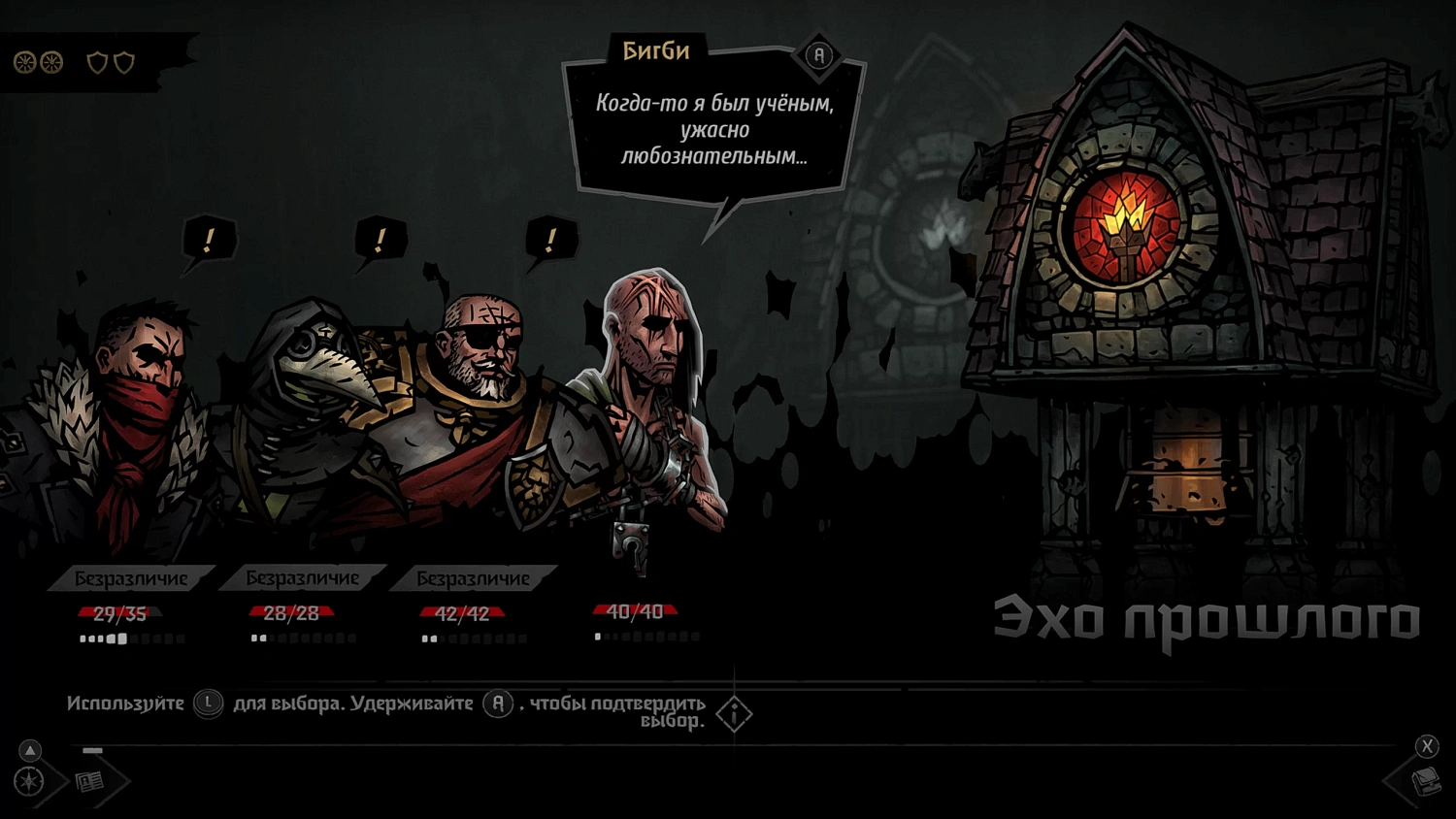Viewport: 1456px width, 819px height.
Task: Click the first shield icon at the top
Action: click(97, 62)
